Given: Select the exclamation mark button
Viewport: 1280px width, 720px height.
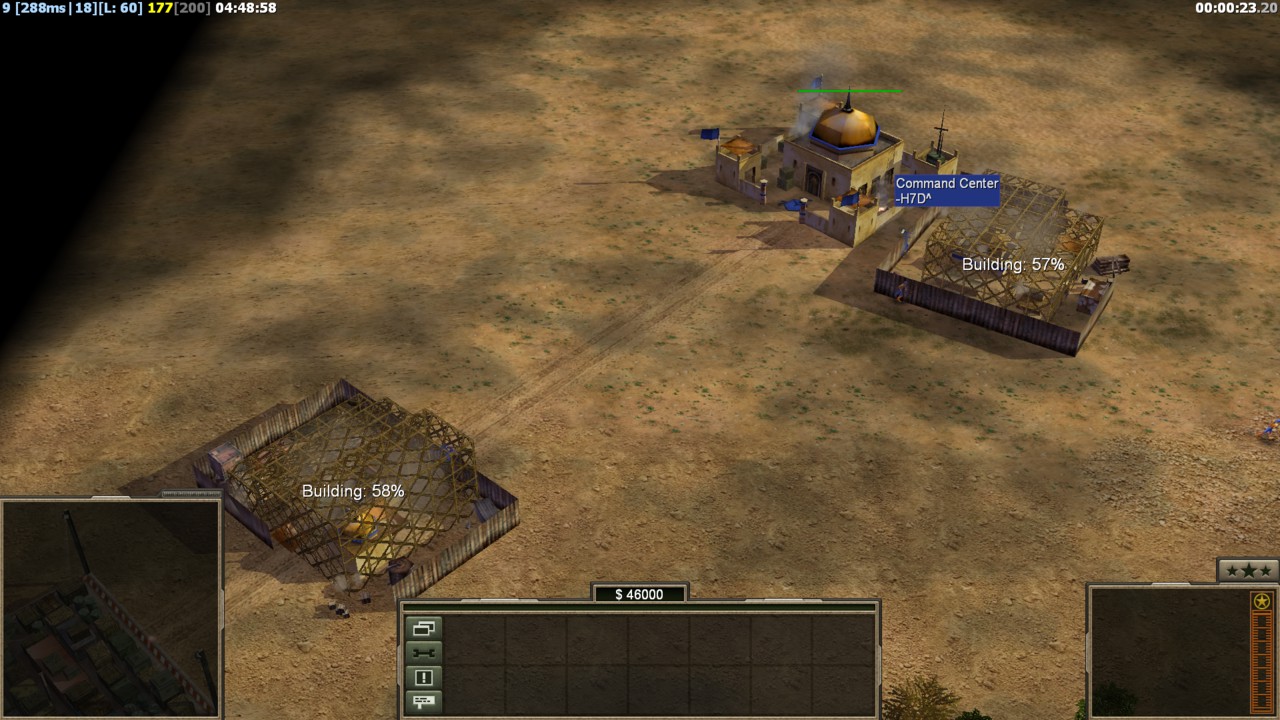Looking at the screenshot, I should 423,677.
